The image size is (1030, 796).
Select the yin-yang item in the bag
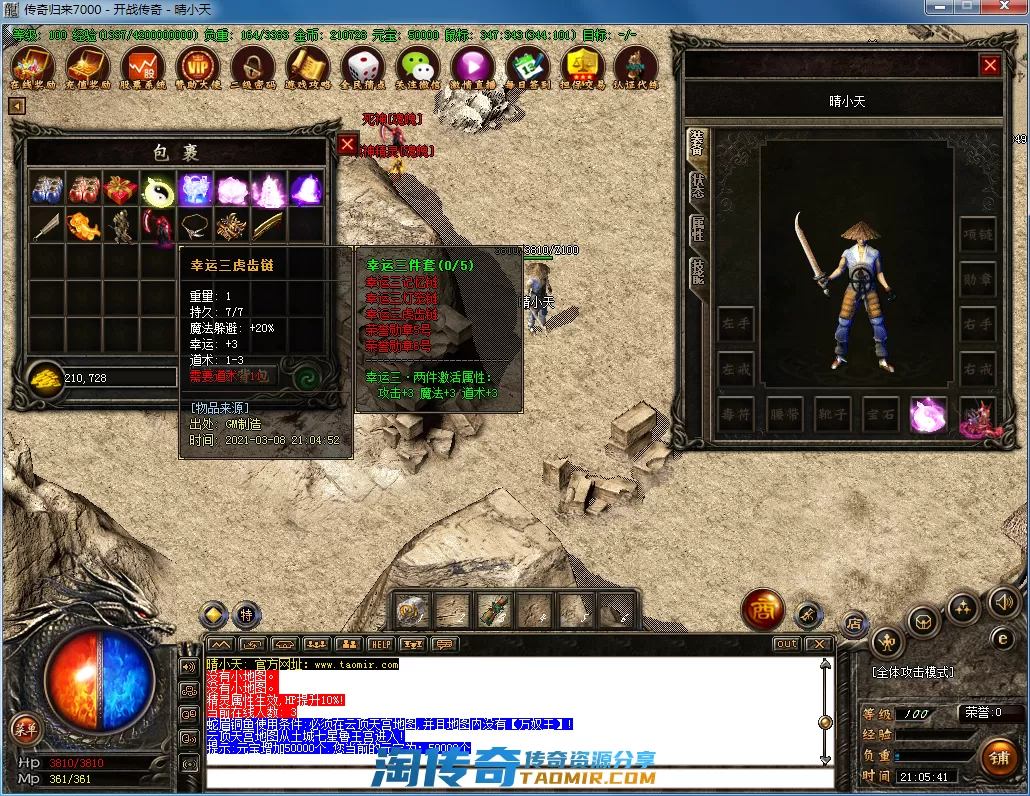point(158,190)
